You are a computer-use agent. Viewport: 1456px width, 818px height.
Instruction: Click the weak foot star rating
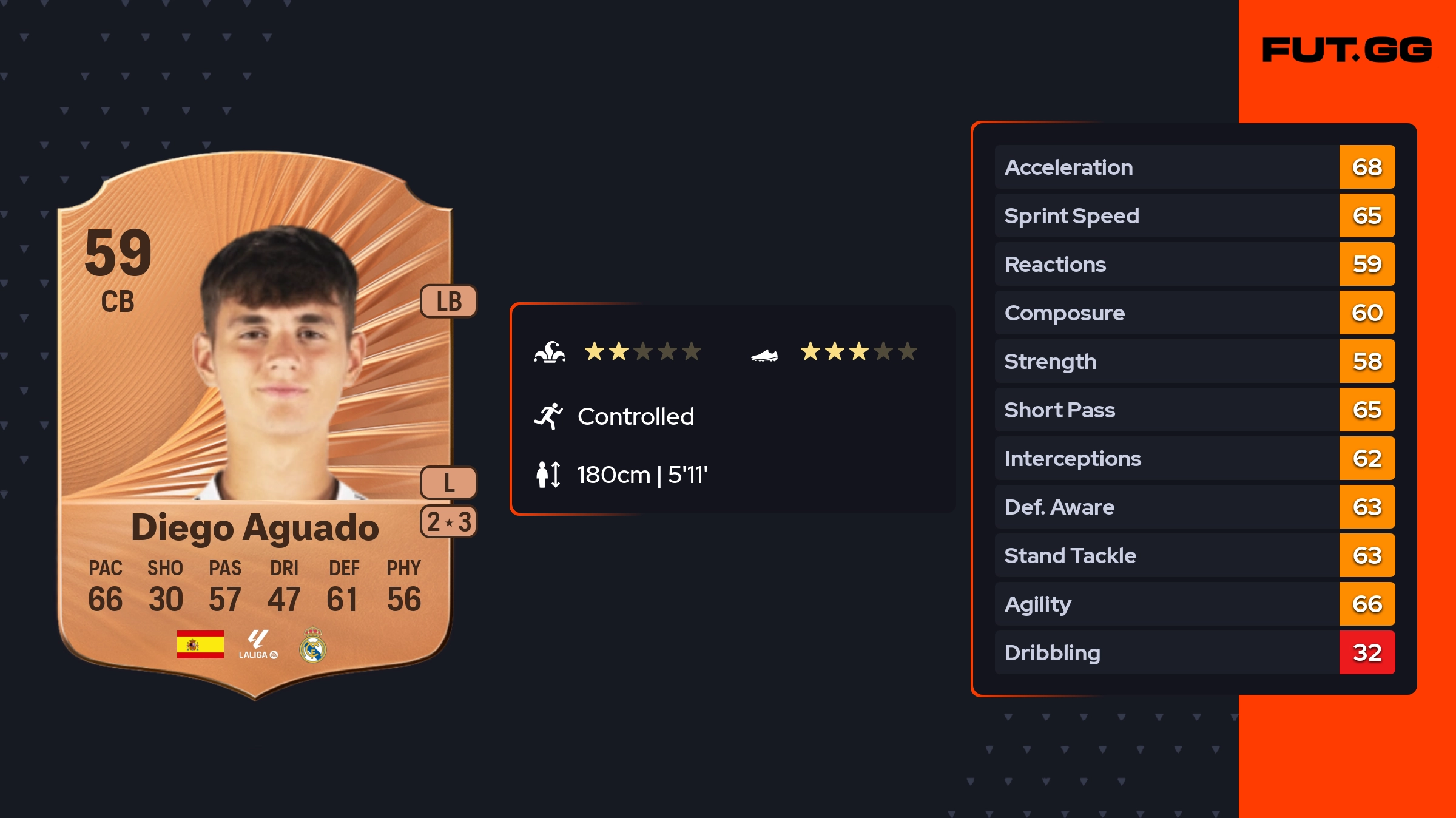coord(858,351)
